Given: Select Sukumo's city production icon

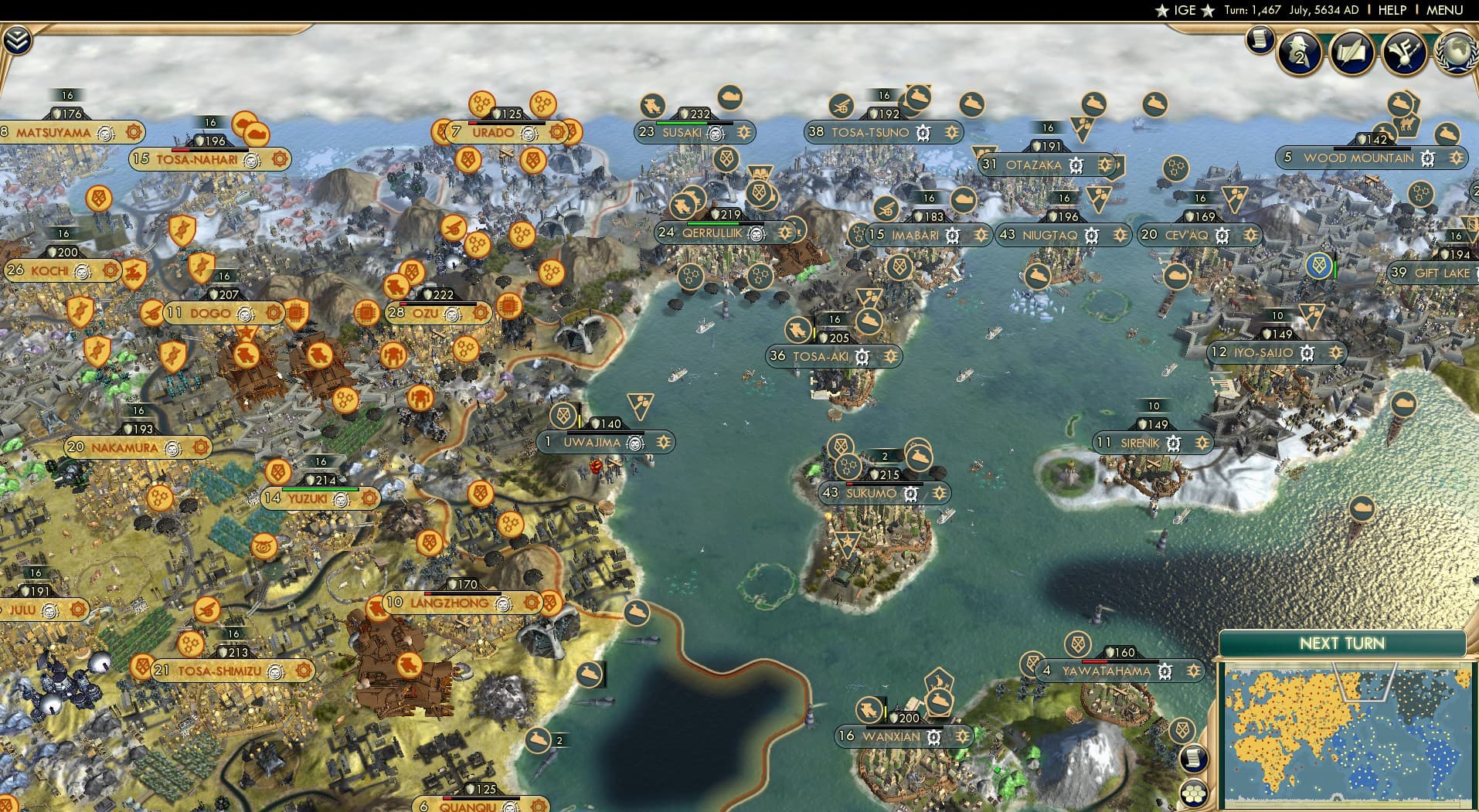Looking at the screenshot, I should coord(848,468).
